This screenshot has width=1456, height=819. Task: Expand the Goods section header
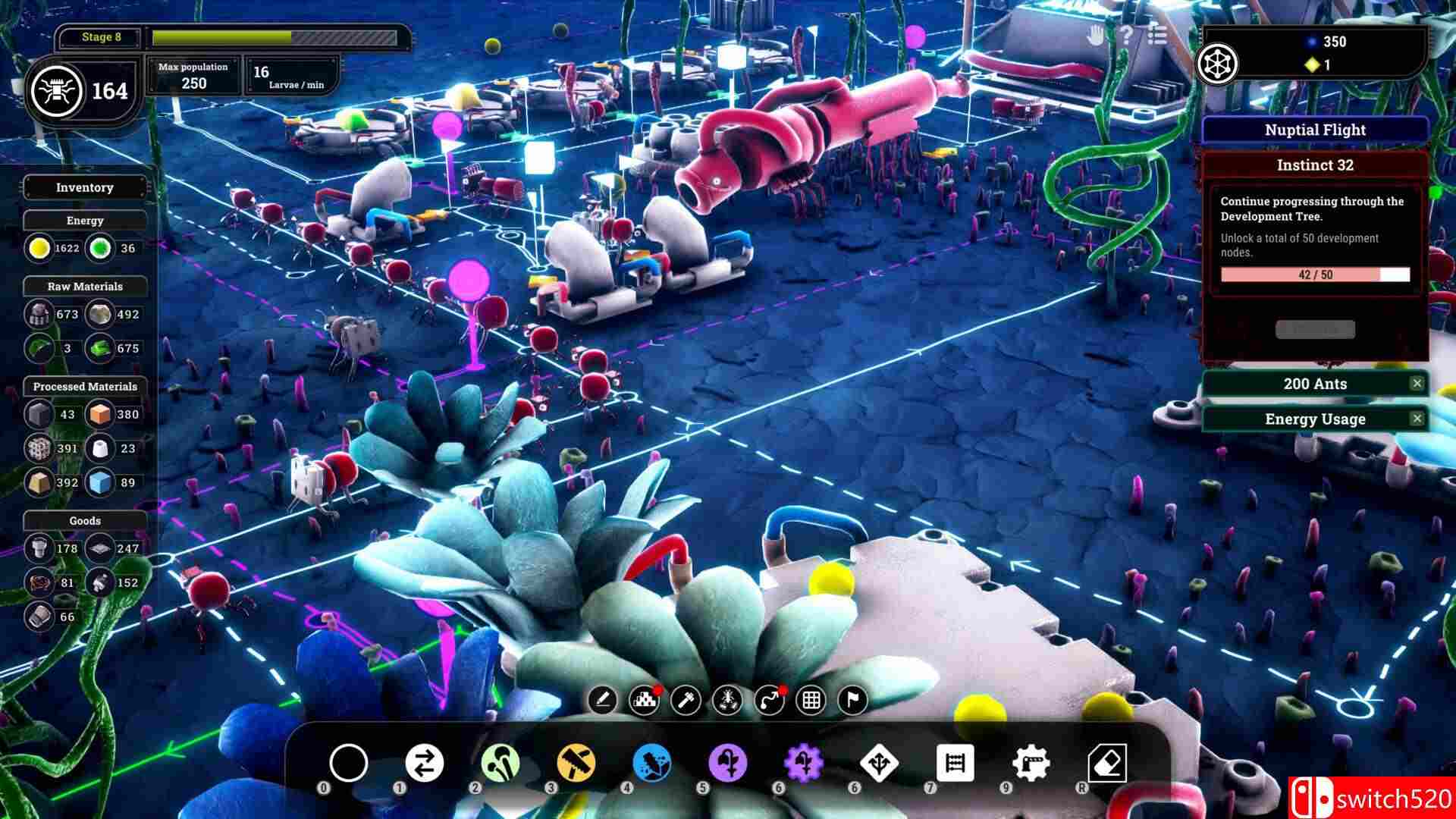pos(85,521)
